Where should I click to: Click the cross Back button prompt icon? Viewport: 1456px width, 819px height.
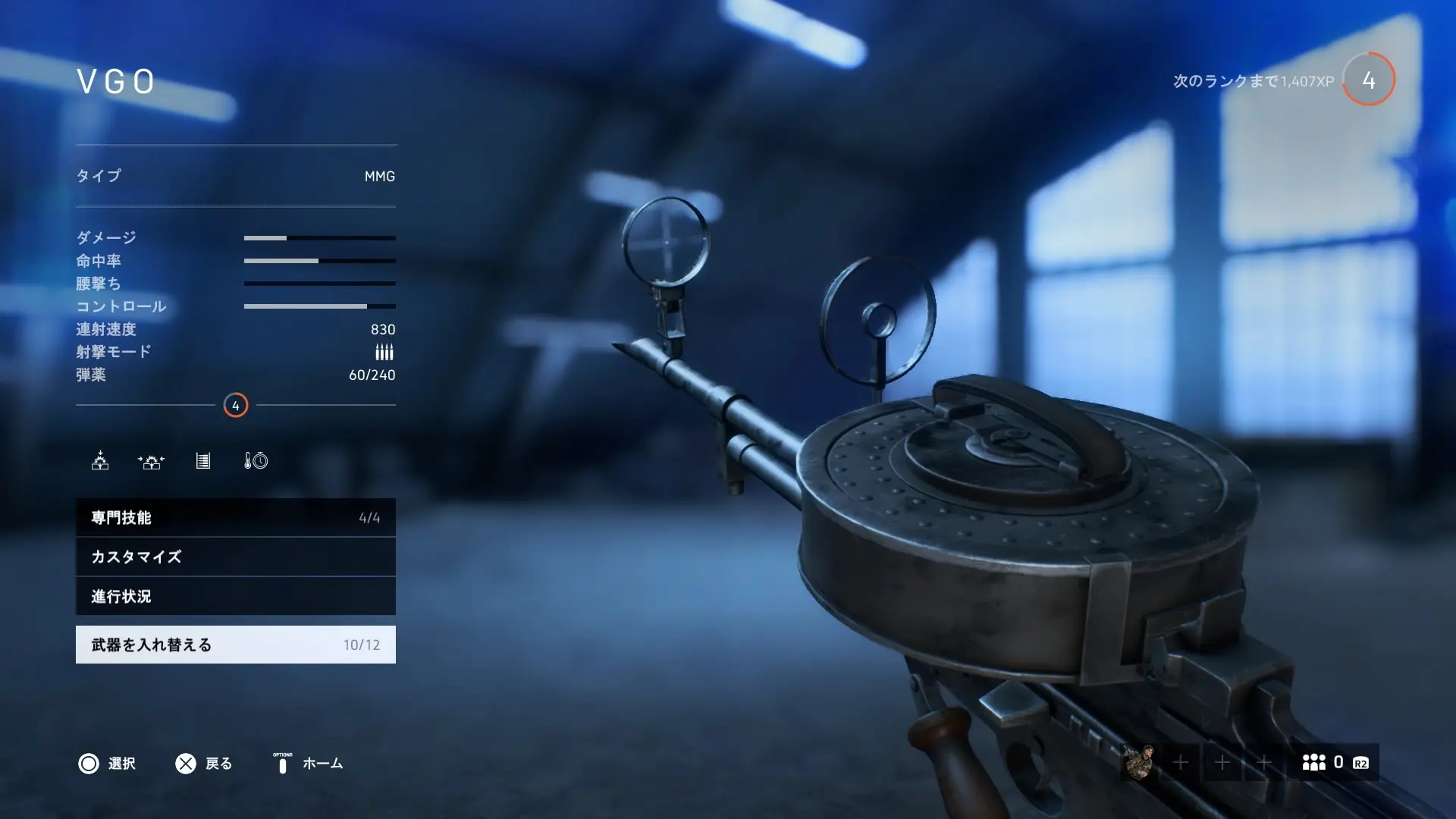185,764
